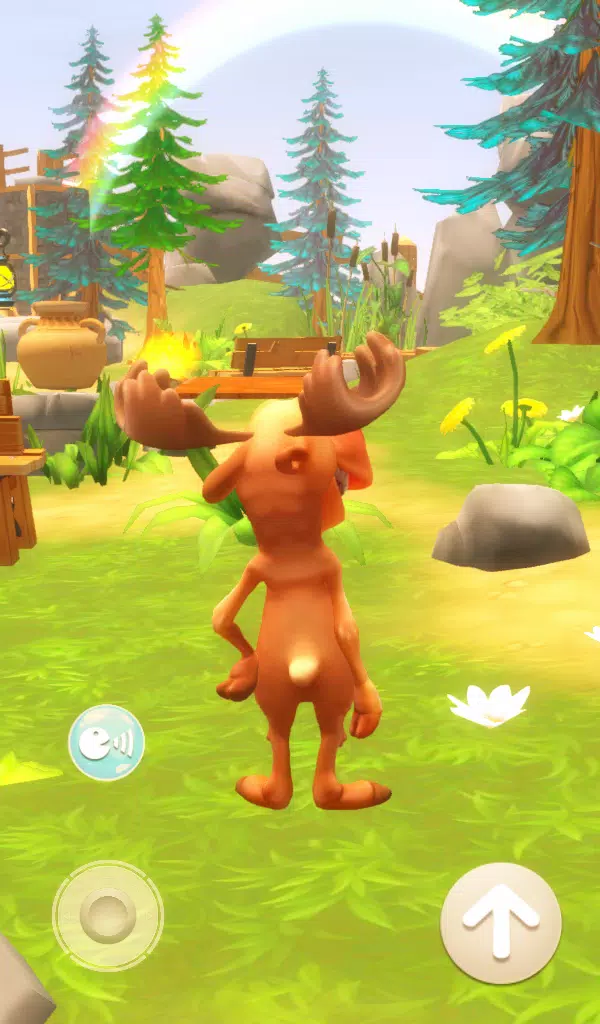This screenshot has height=1024, width=600.
Task: Tap the blue talking-face sound button
Action: [x=106, y=742]
